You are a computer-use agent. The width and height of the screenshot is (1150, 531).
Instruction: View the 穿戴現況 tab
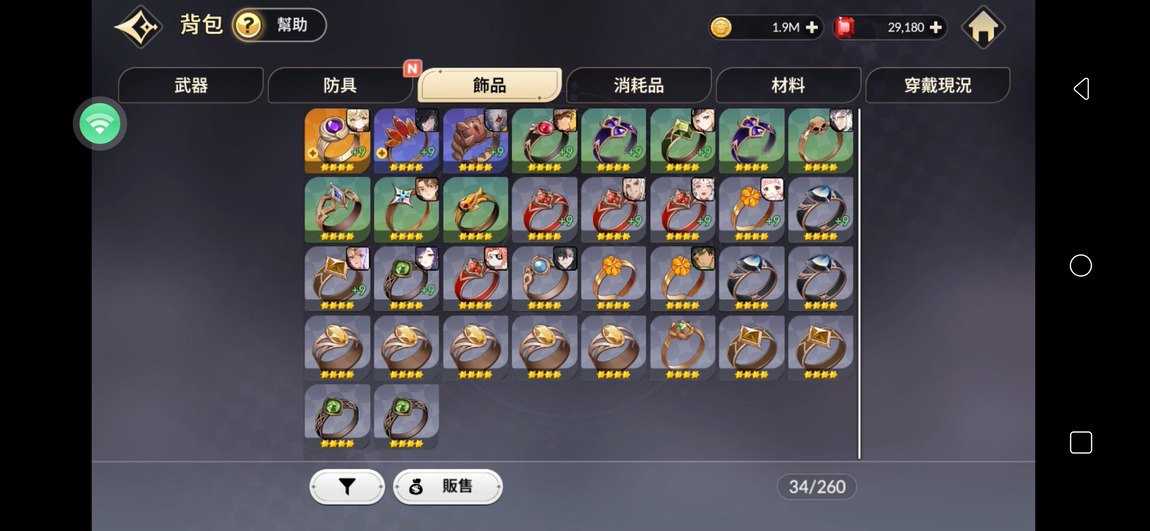(x=937, y=86)
